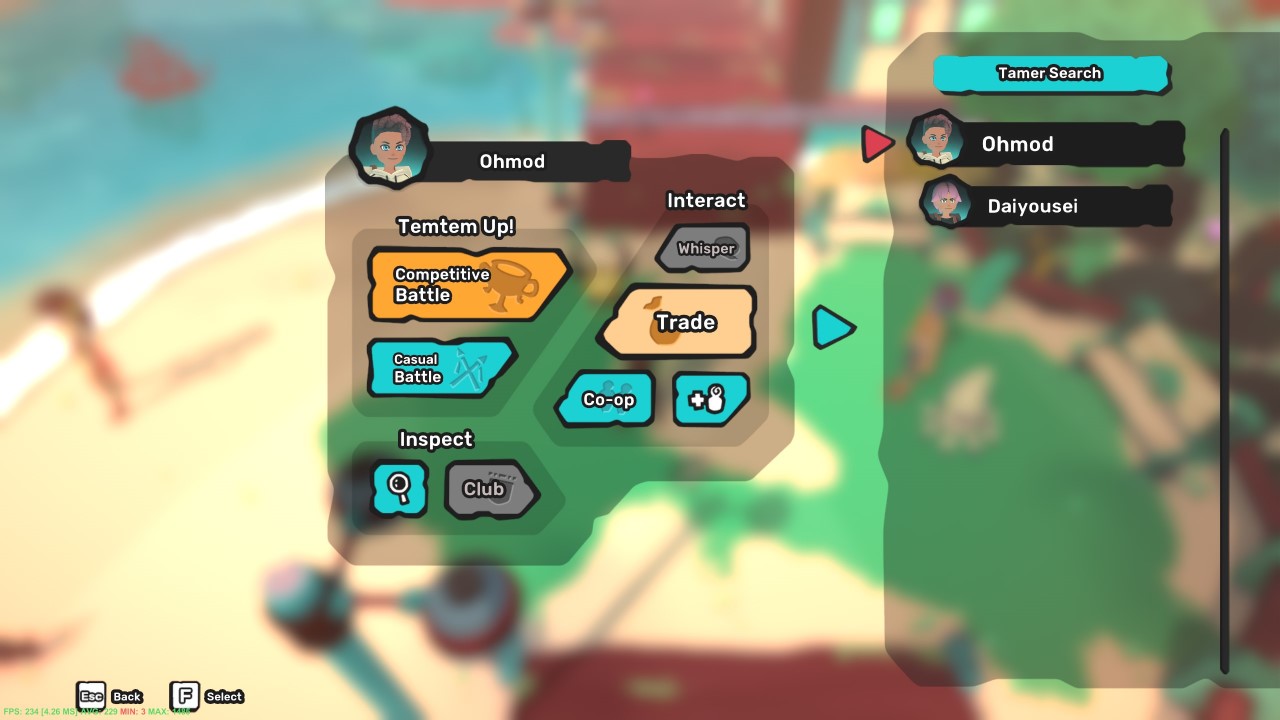The width and height of the screenshot is (1280, 720).
Task: Click Ohmod's avatar portrait at the top
Action: coord(390,151)
